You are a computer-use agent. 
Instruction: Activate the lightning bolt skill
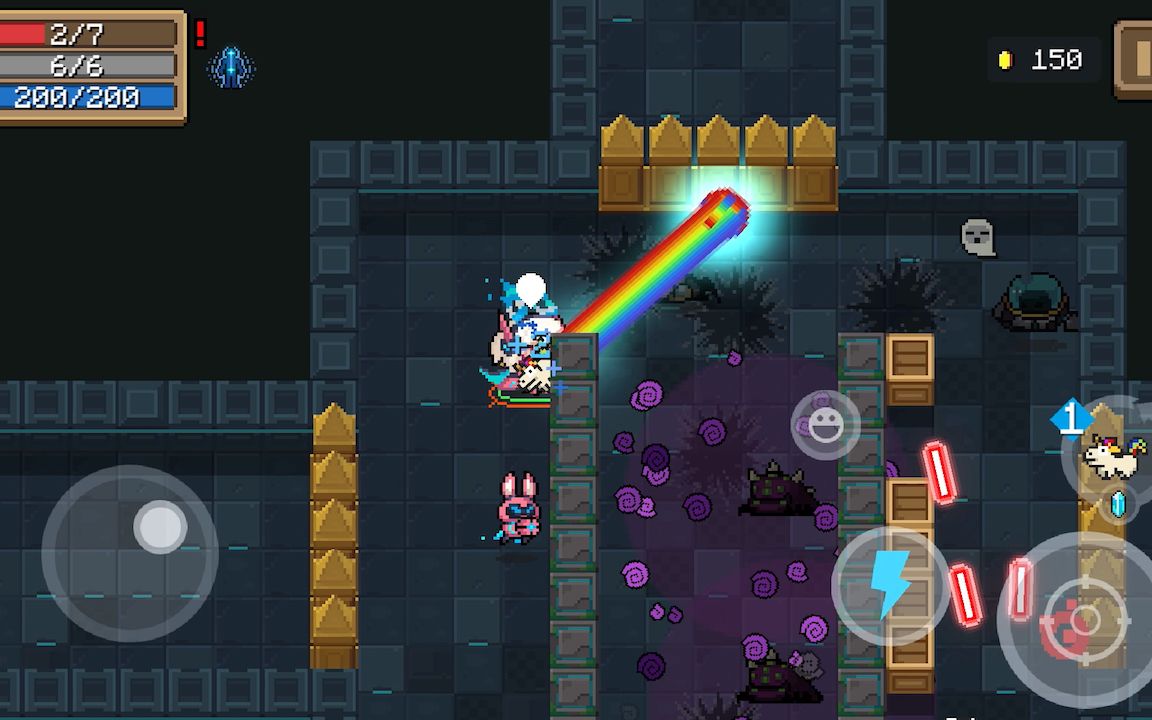click(x=890, y=584)
